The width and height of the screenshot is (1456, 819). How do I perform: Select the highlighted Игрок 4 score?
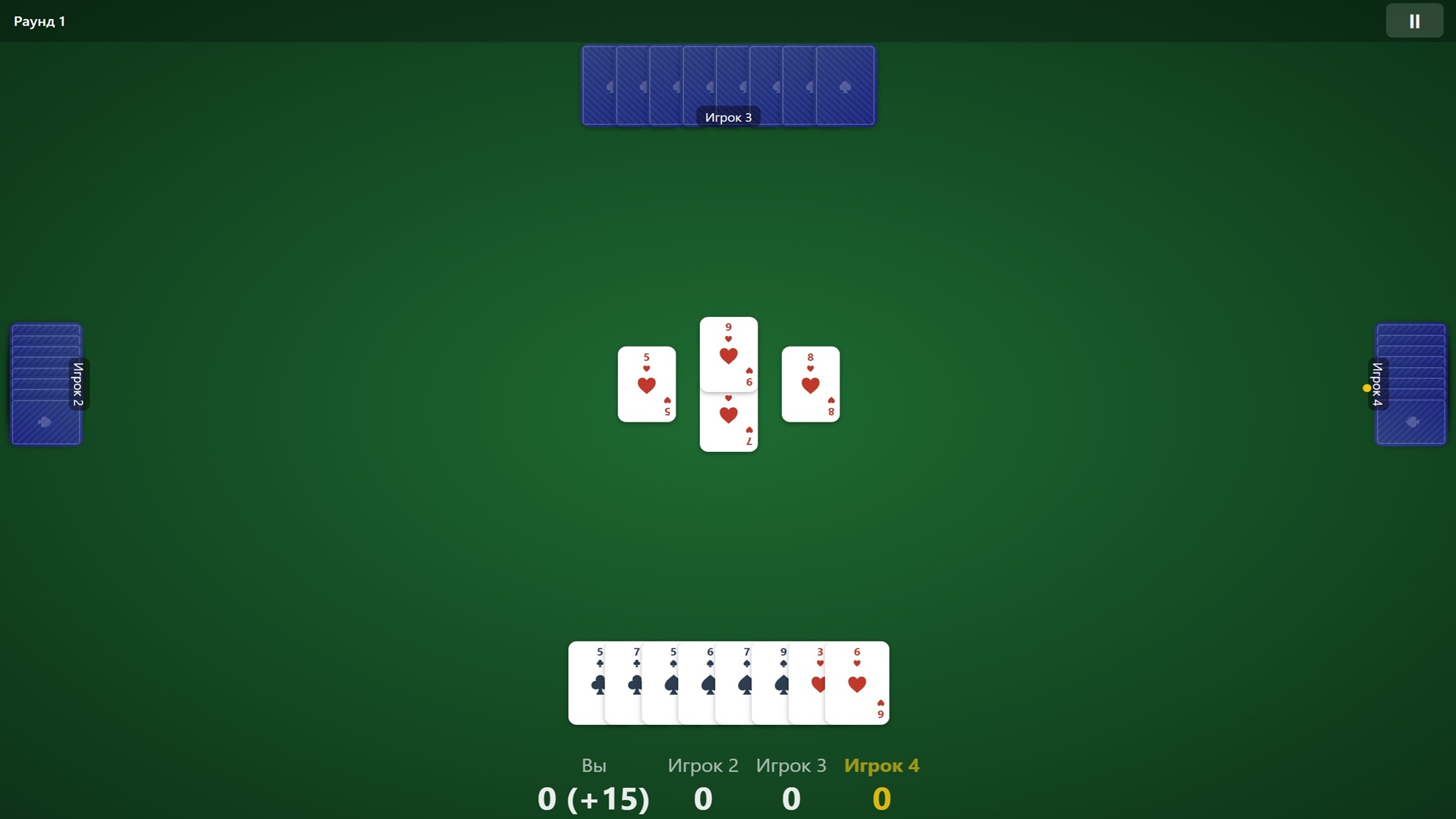pyautogui.click(x=881, y=798)
